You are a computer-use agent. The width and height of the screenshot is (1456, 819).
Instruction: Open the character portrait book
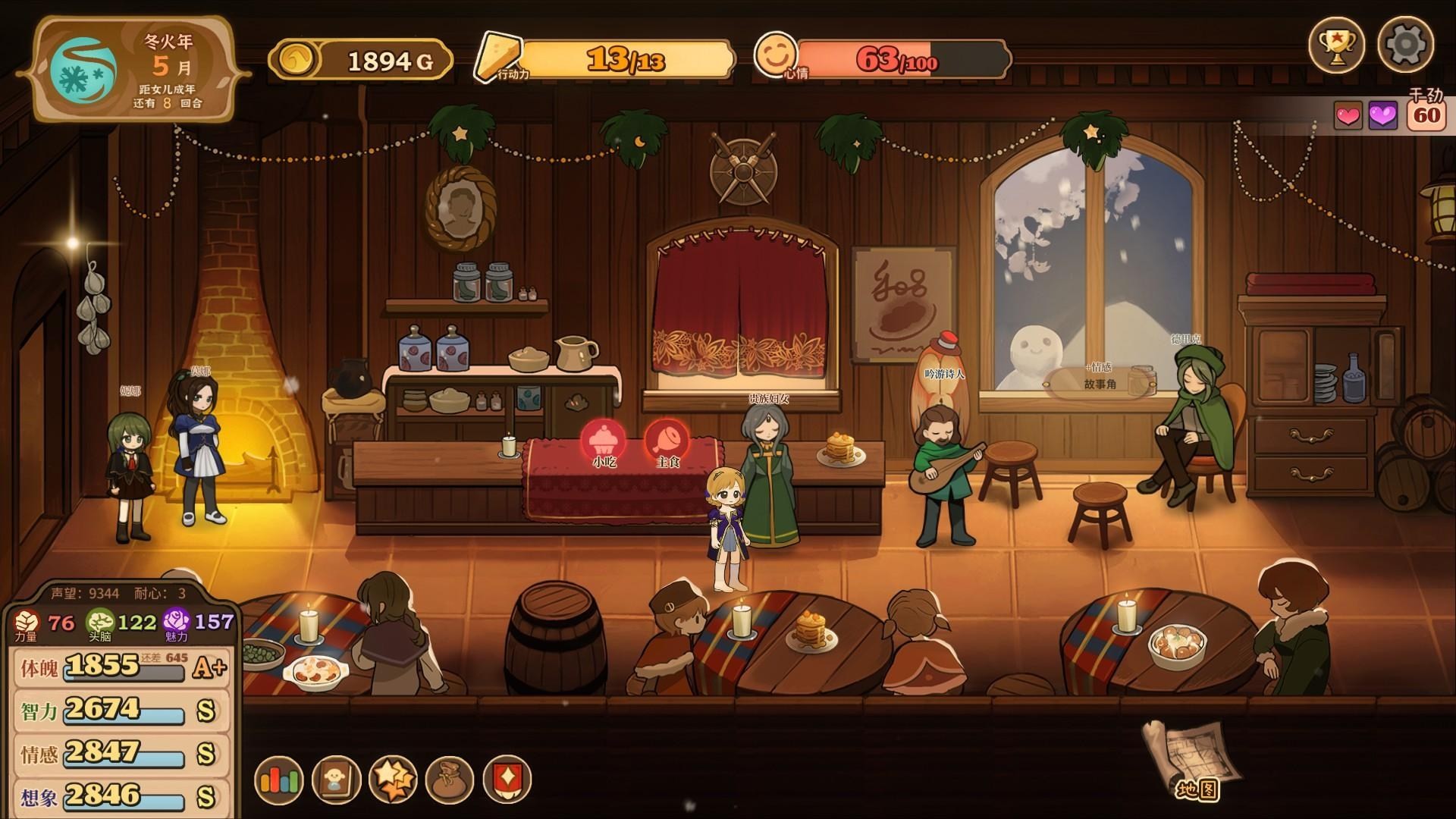(336, 780)
